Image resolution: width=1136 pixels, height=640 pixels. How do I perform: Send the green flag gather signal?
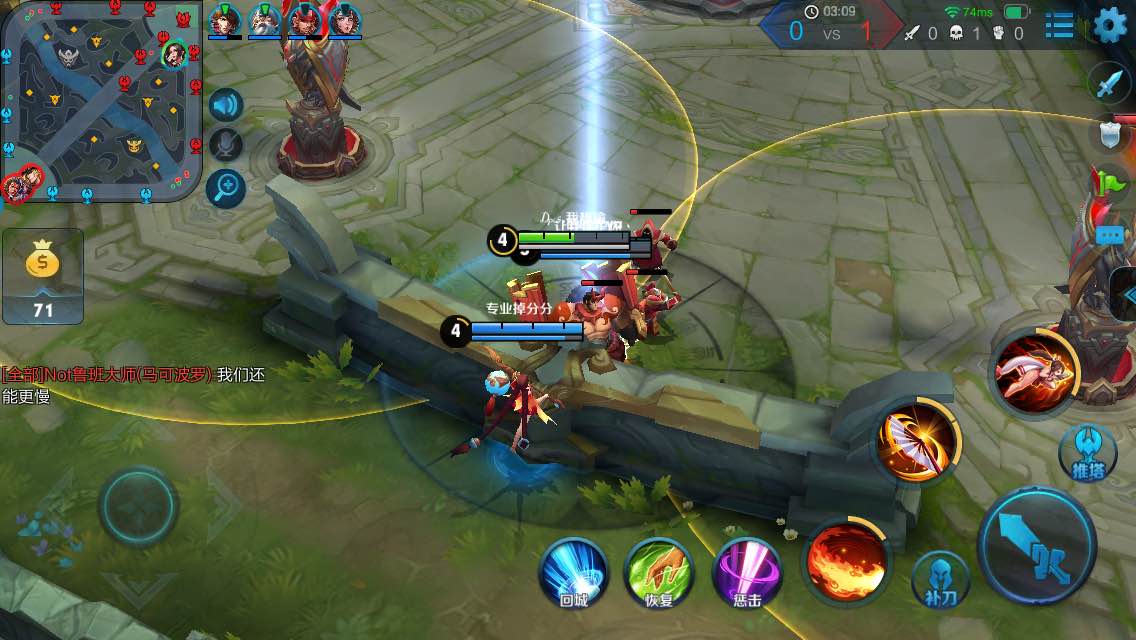point(1109,184)
